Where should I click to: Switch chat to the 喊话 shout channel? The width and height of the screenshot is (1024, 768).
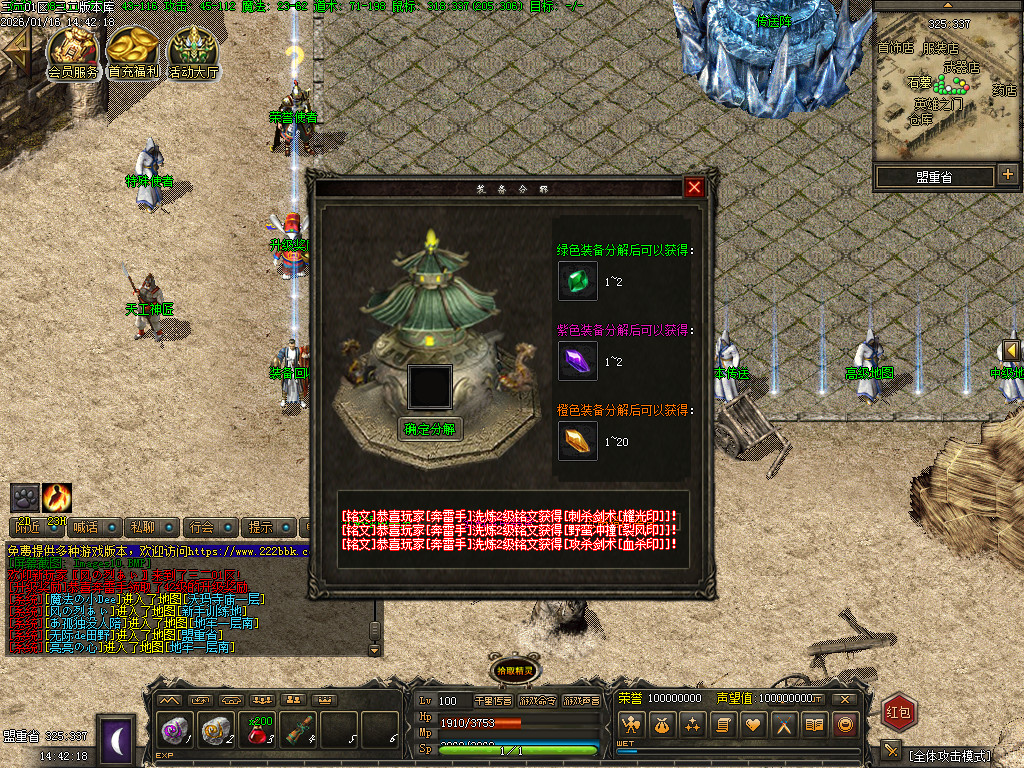(x=87, y=527)
